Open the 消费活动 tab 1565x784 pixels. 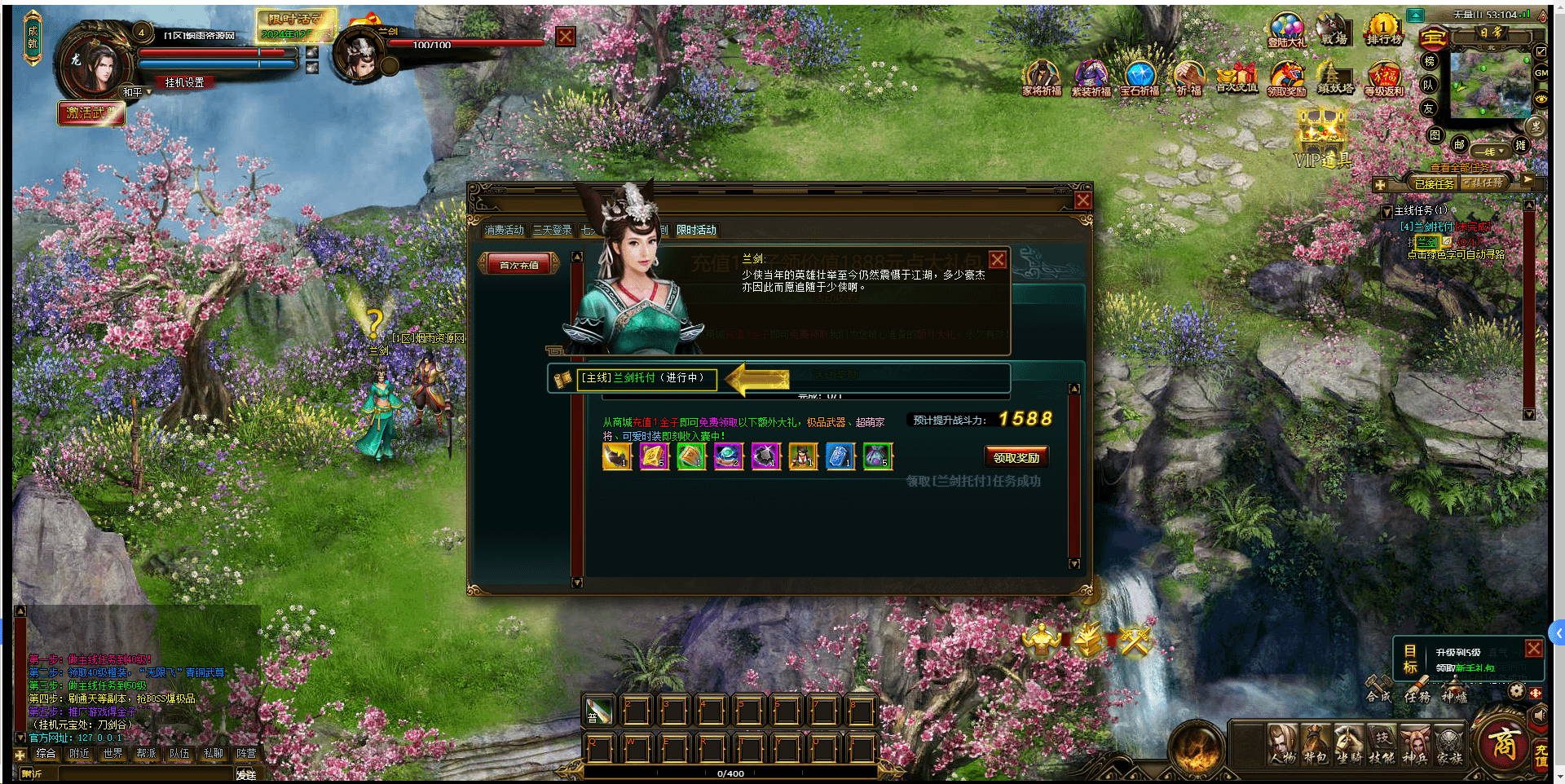pyautogui.click(x=504, y=230)
